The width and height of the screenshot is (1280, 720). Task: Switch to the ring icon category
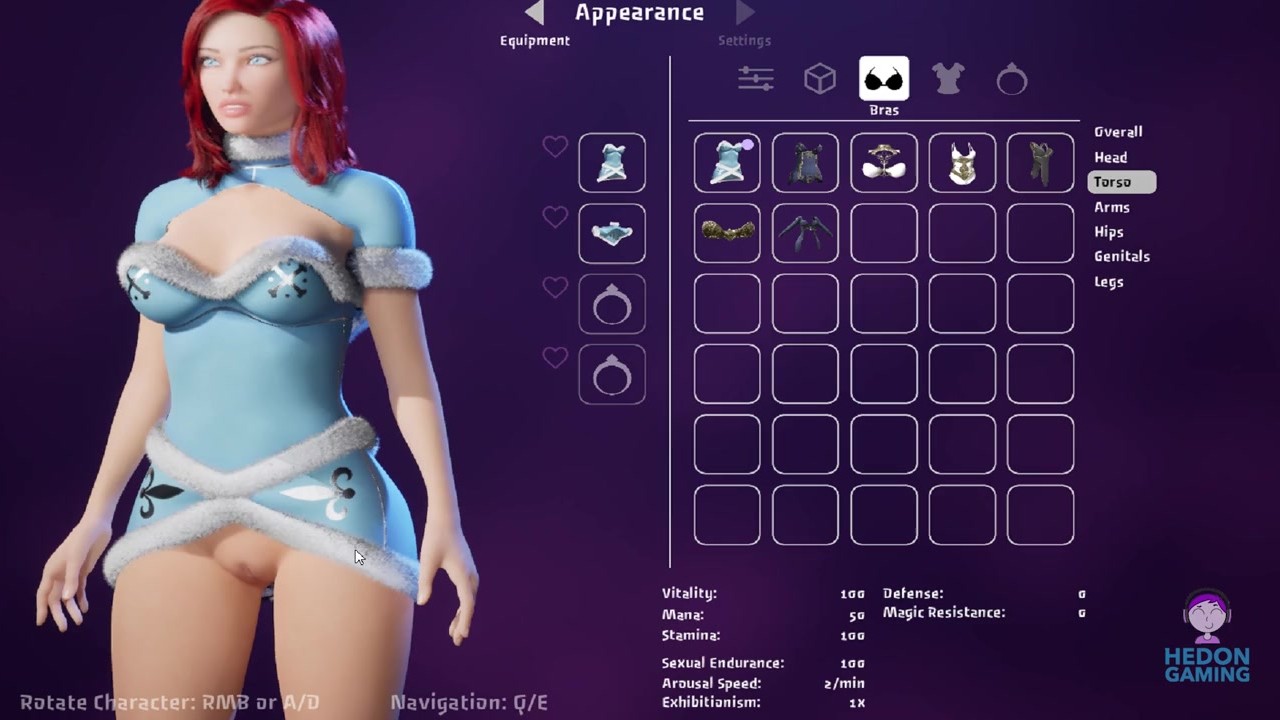pos(1012,79)
